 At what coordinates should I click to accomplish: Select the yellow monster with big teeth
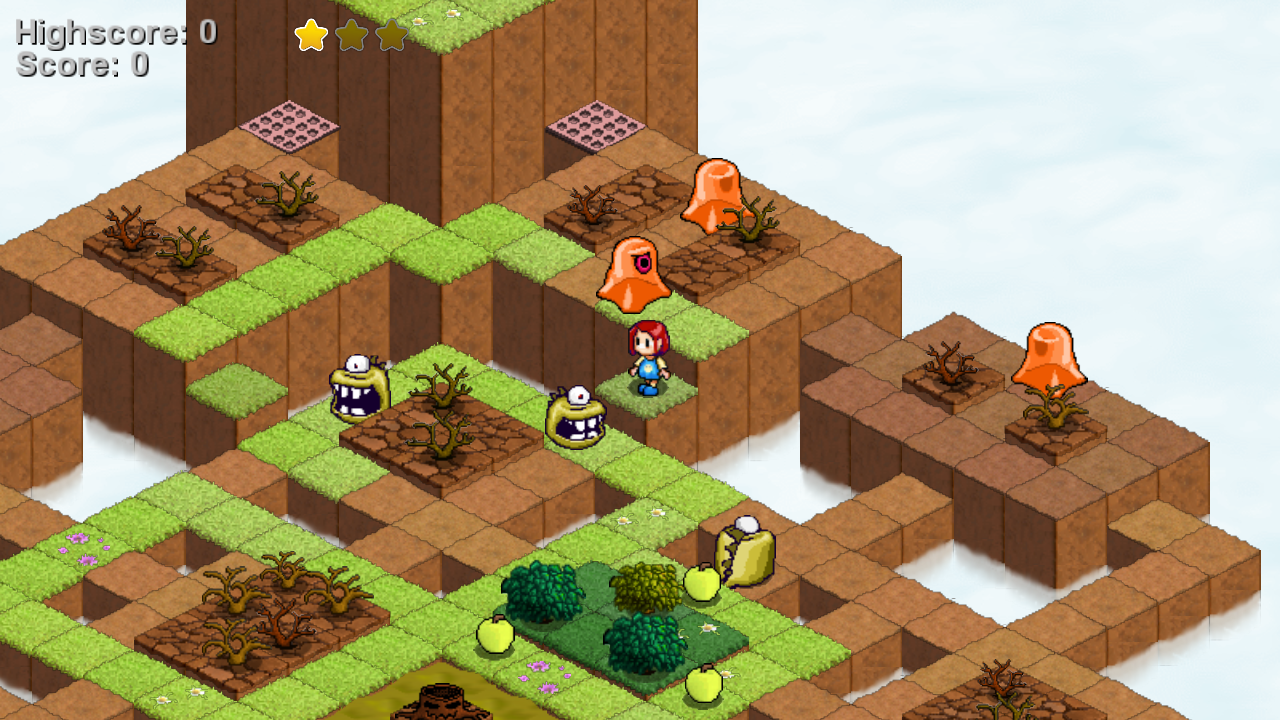(x=360, y=390)
